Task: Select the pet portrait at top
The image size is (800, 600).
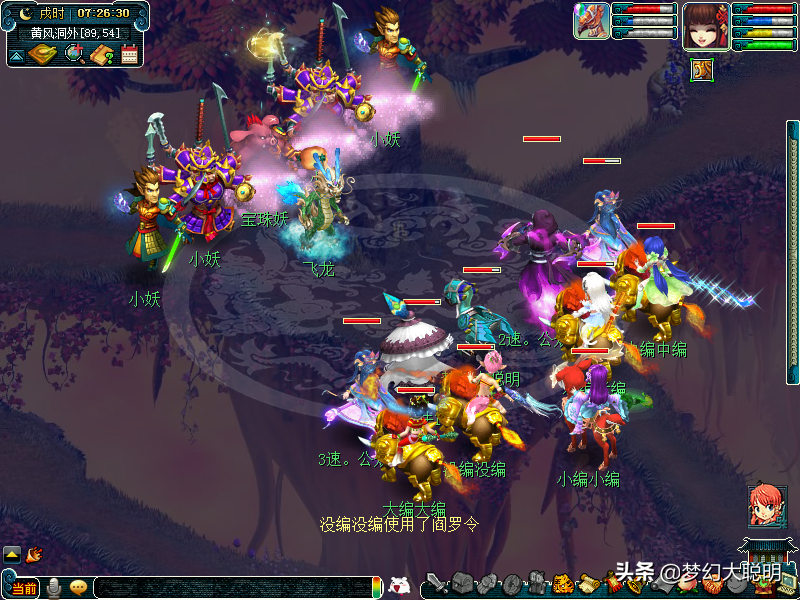Action: coord(591,21)
